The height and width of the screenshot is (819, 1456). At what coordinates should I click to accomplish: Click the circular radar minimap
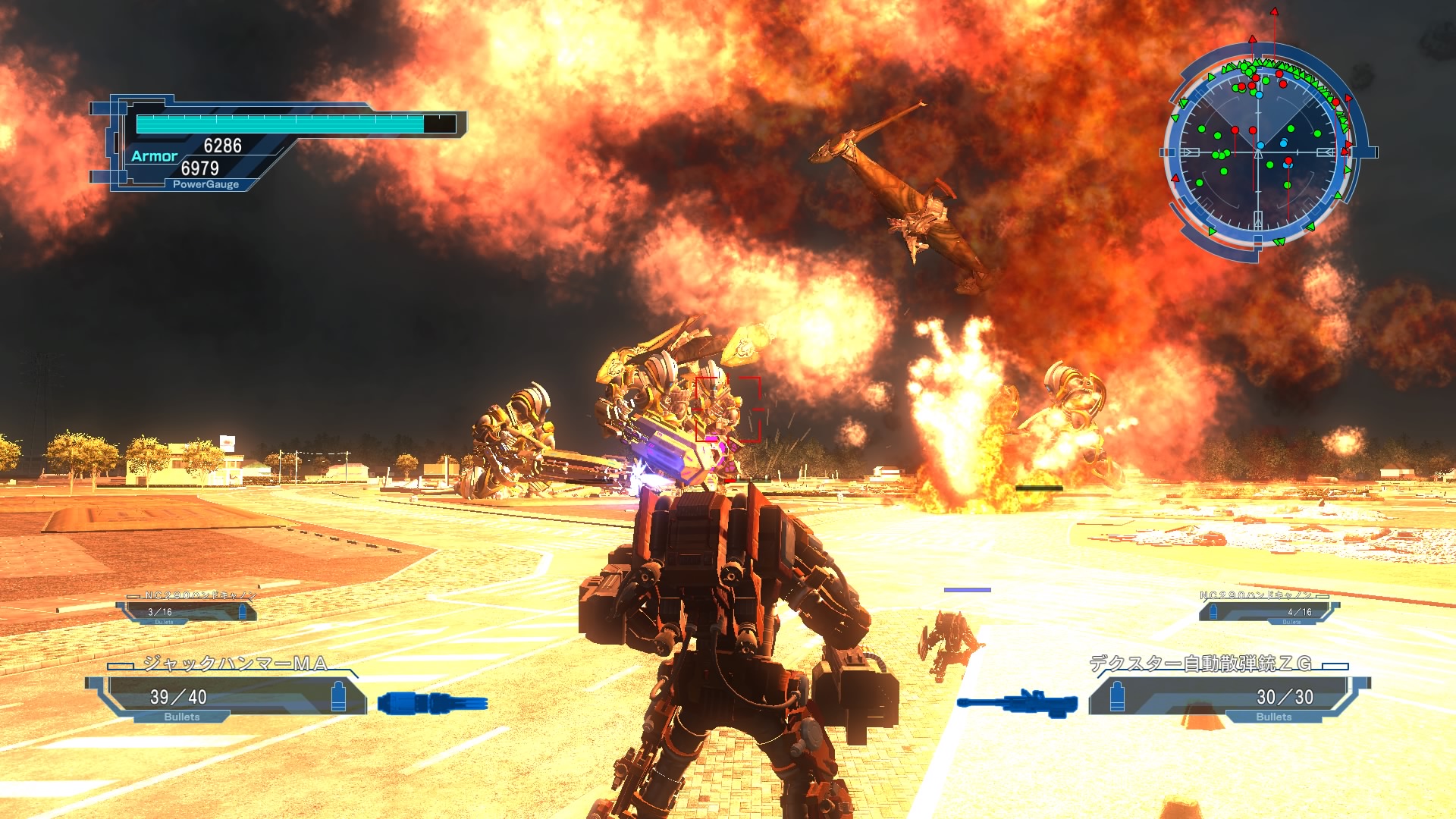click(1258, 152)
